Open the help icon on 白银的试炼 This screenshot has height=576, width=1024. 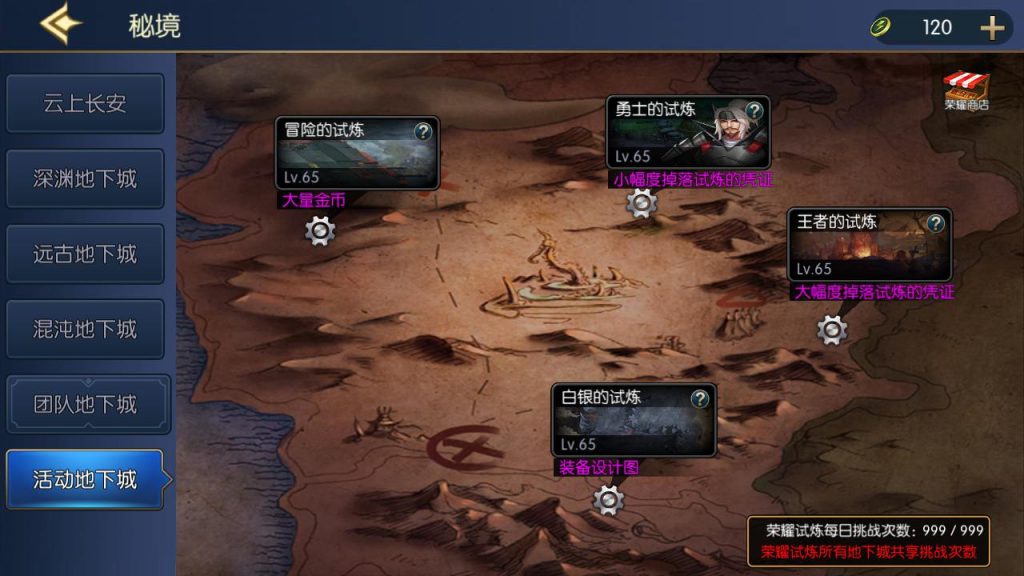click(700, 399)
